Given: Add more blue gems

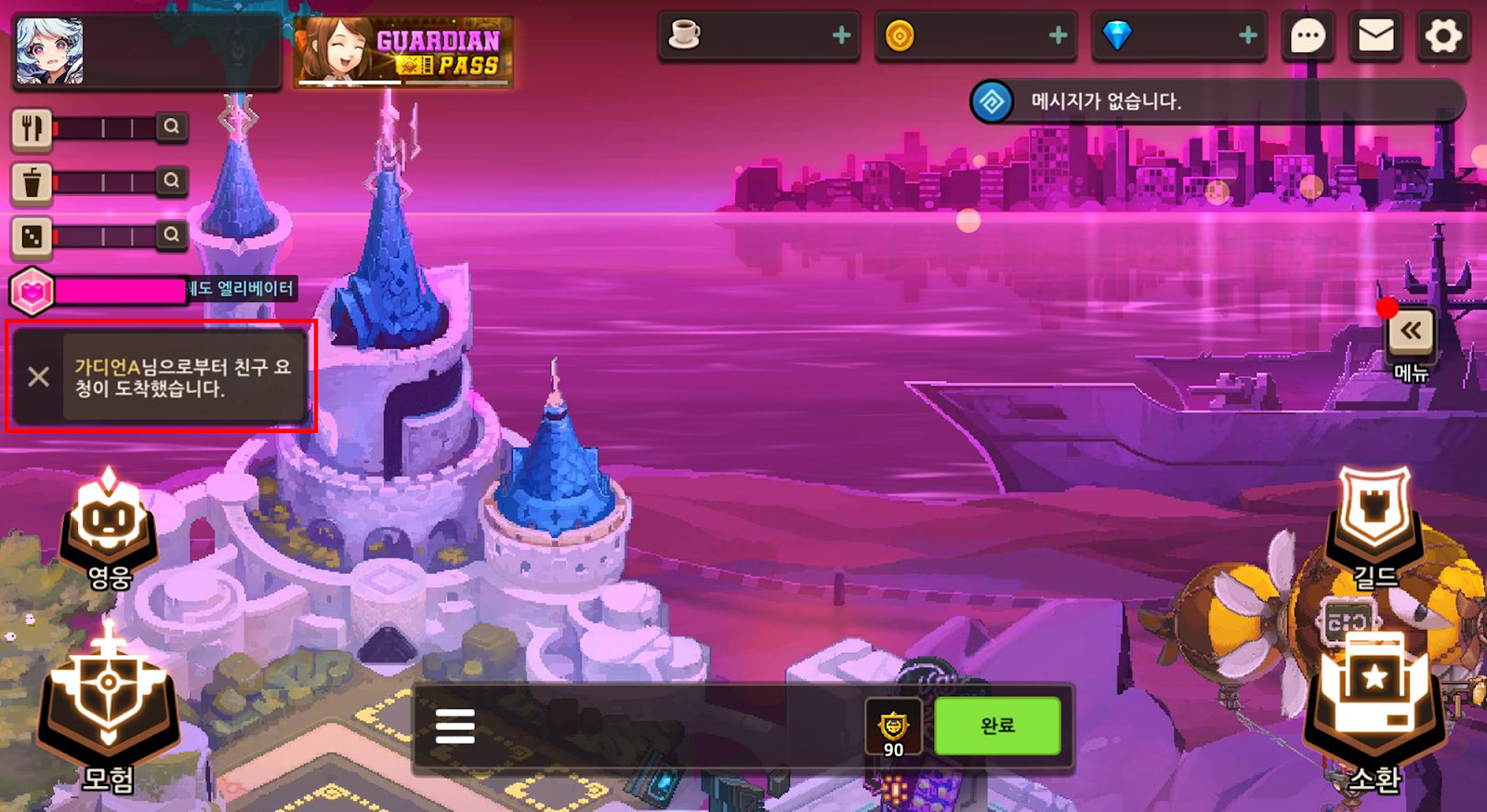Looking at the screenshot, I should point(1247,36).
